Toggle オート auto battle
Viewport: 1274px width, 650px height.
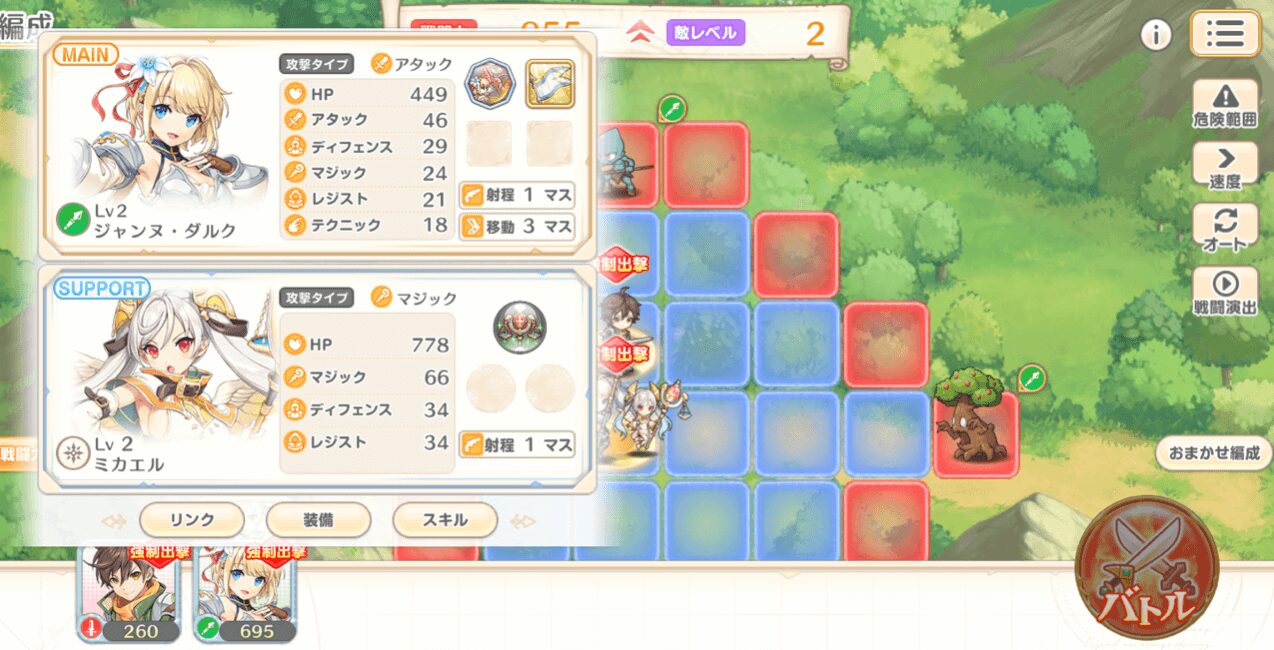[1225, 228]
